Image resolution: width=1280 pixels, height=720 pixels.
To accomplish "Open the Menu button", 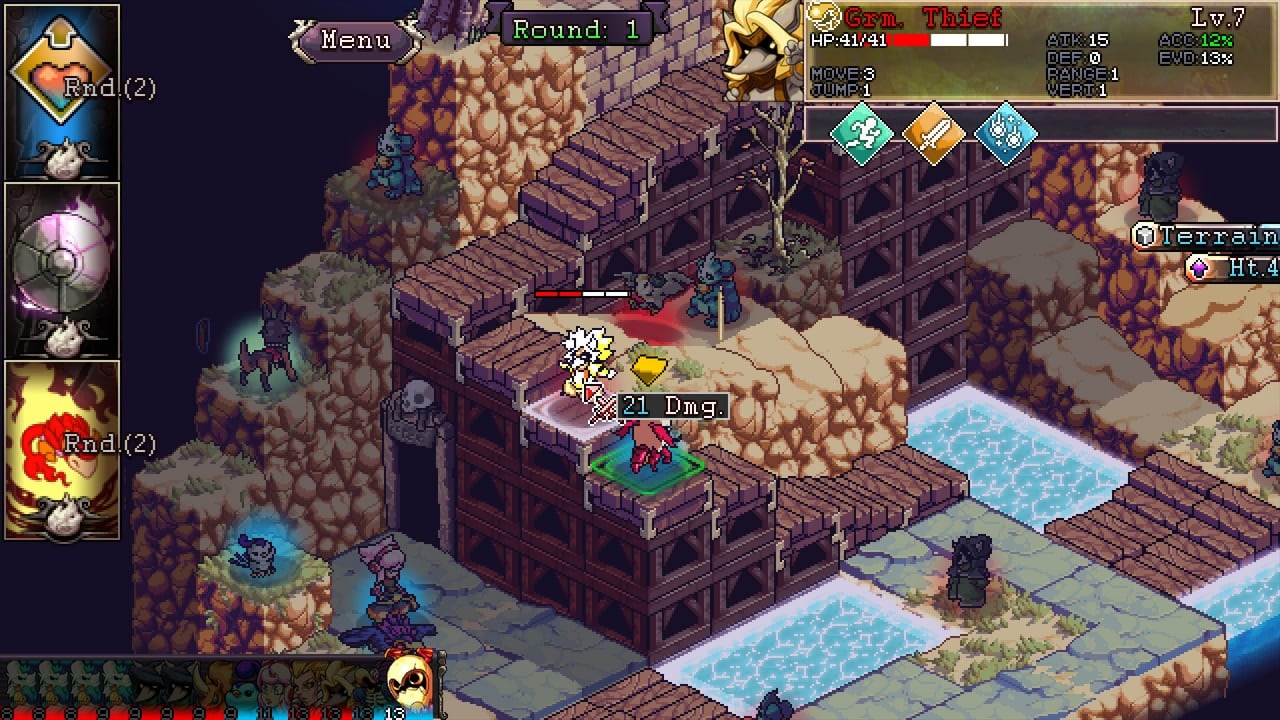I will pyautogui.click(x=356, y=40).
